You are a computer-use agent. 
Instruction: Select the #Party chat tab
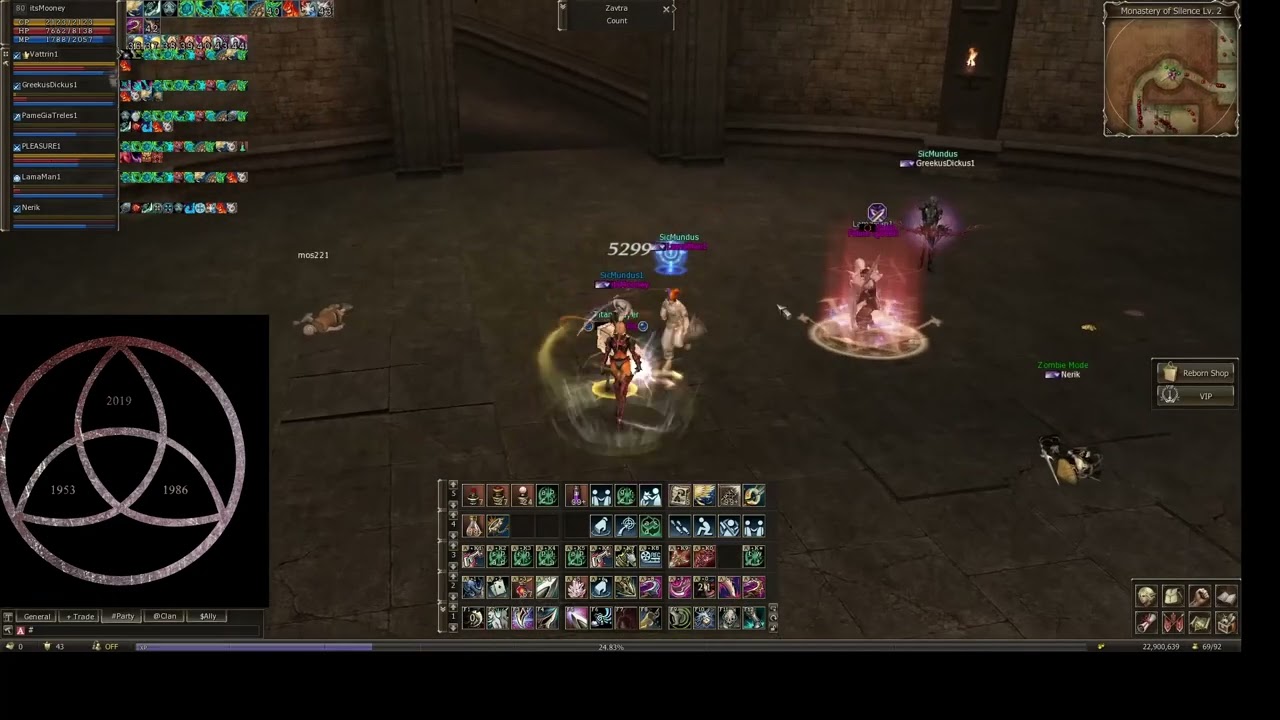point(122,616)
